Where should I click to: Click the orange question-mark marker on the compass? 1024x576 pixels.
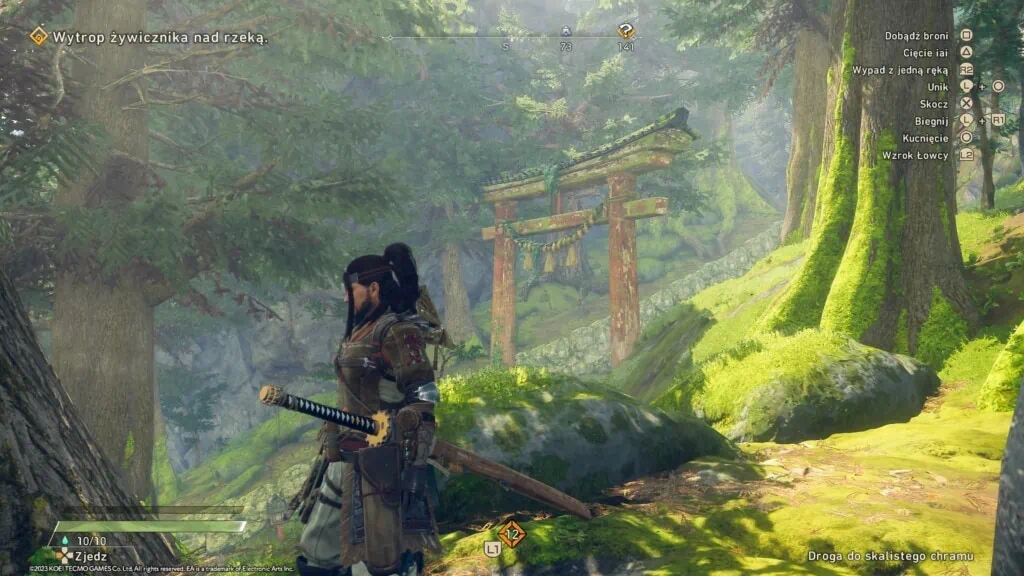pos(626,31)
